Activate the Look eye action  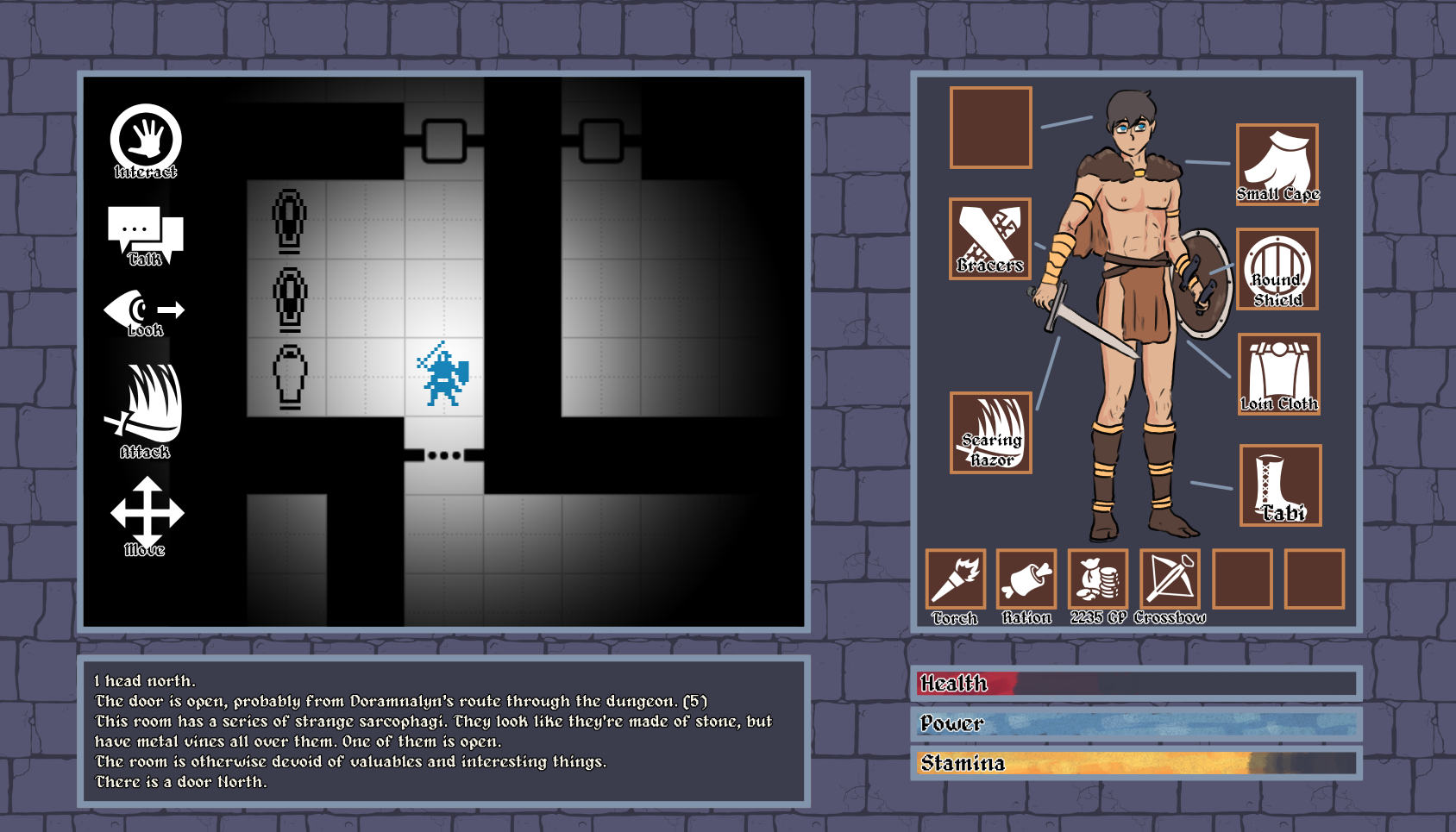(x=144, y=312)
